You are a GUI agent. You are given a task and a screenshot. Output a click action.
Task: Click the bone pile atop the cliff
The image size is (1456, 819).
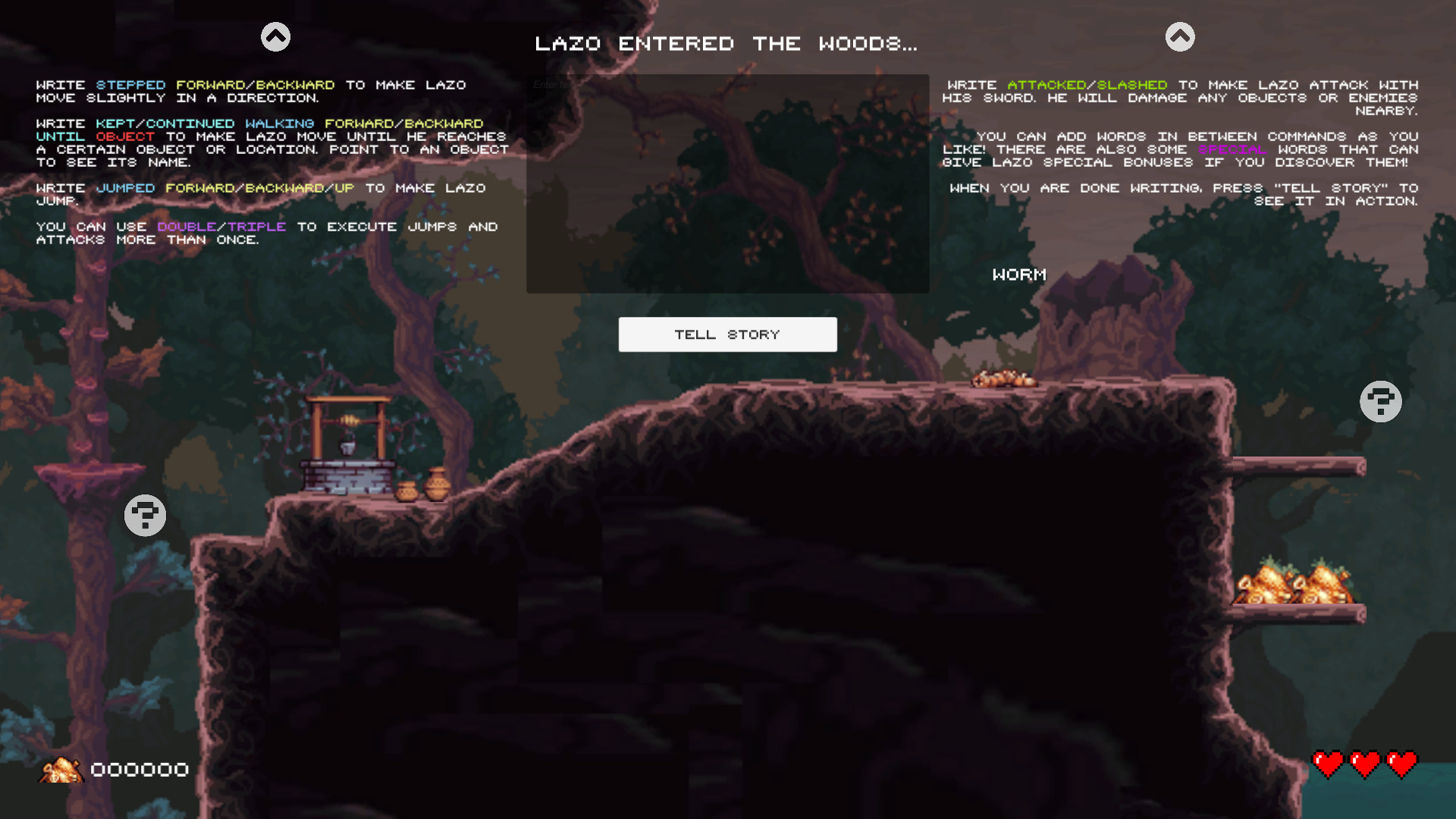pyautogui.click(x=1005, y=379)
